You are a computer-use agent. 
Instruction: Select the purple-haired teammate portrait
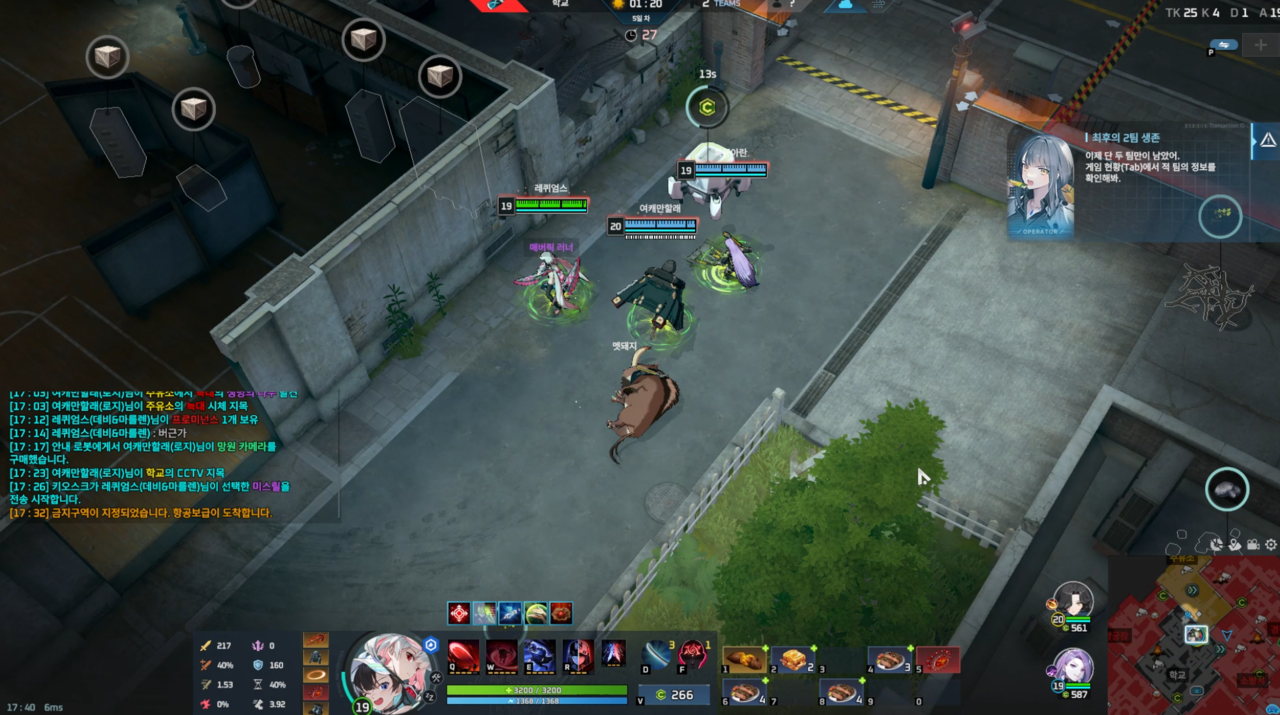(1073, 667)
